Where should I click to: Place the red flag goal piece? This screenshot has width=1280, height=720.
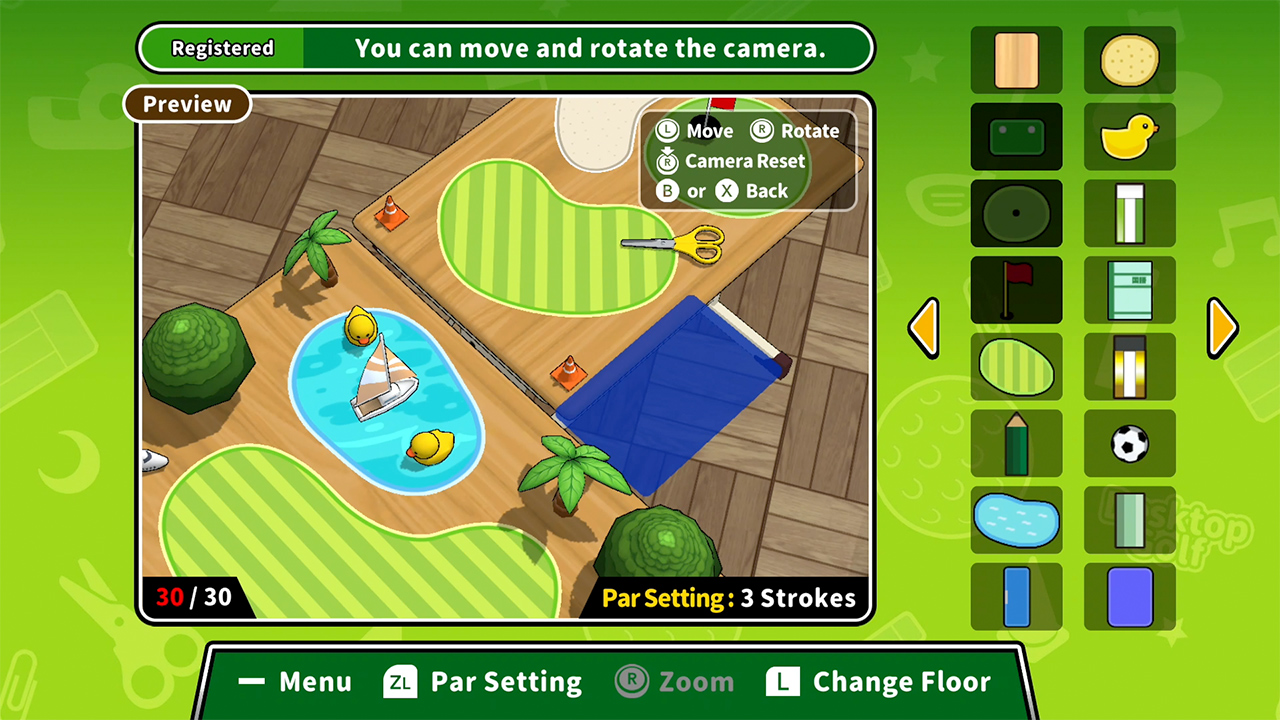coord(1016,290)
